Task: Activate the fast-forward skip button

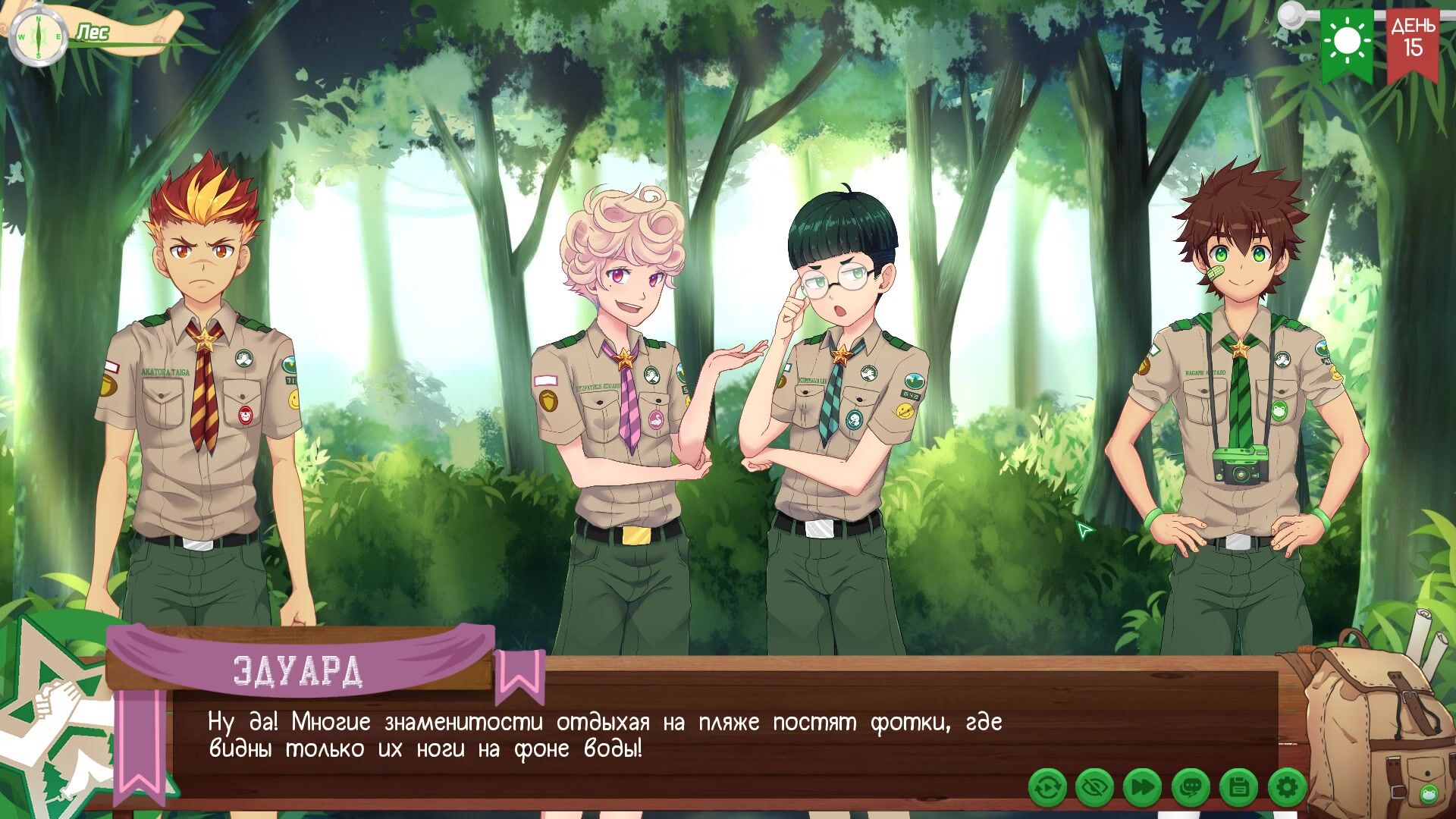Action: tap(1143, 787)
